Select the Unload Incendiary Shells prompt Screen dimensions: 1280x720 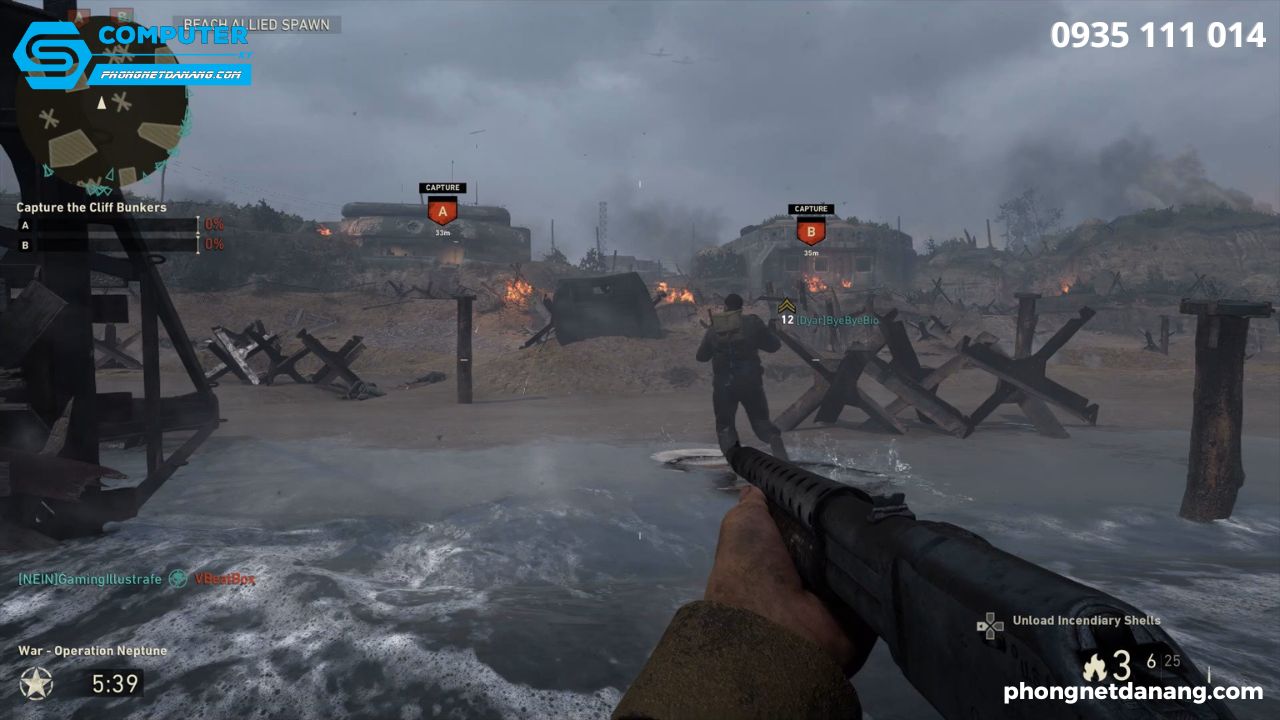1086,620
